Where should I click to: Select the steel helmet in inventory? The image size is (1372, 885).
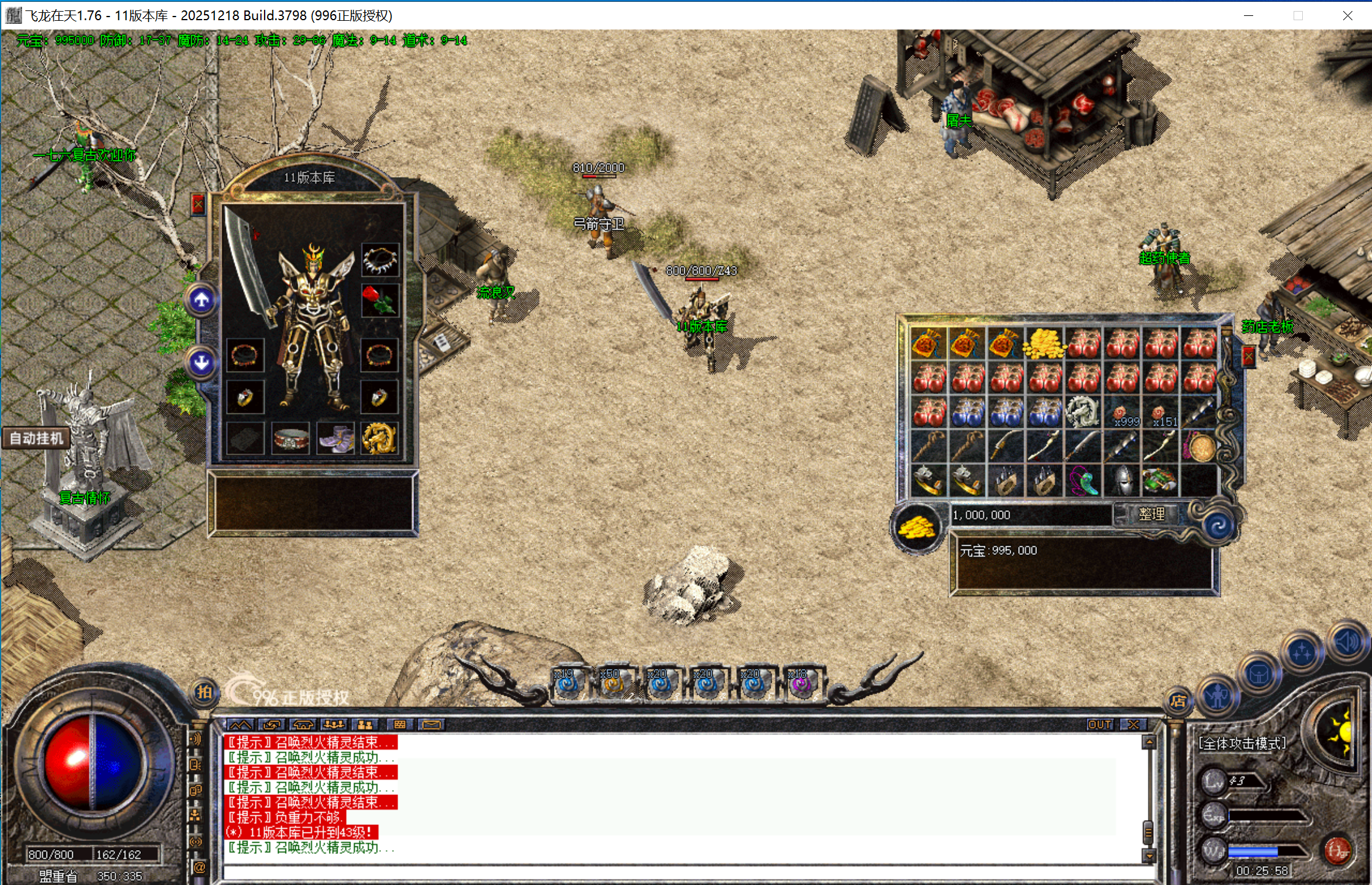tap(1122, 481)
